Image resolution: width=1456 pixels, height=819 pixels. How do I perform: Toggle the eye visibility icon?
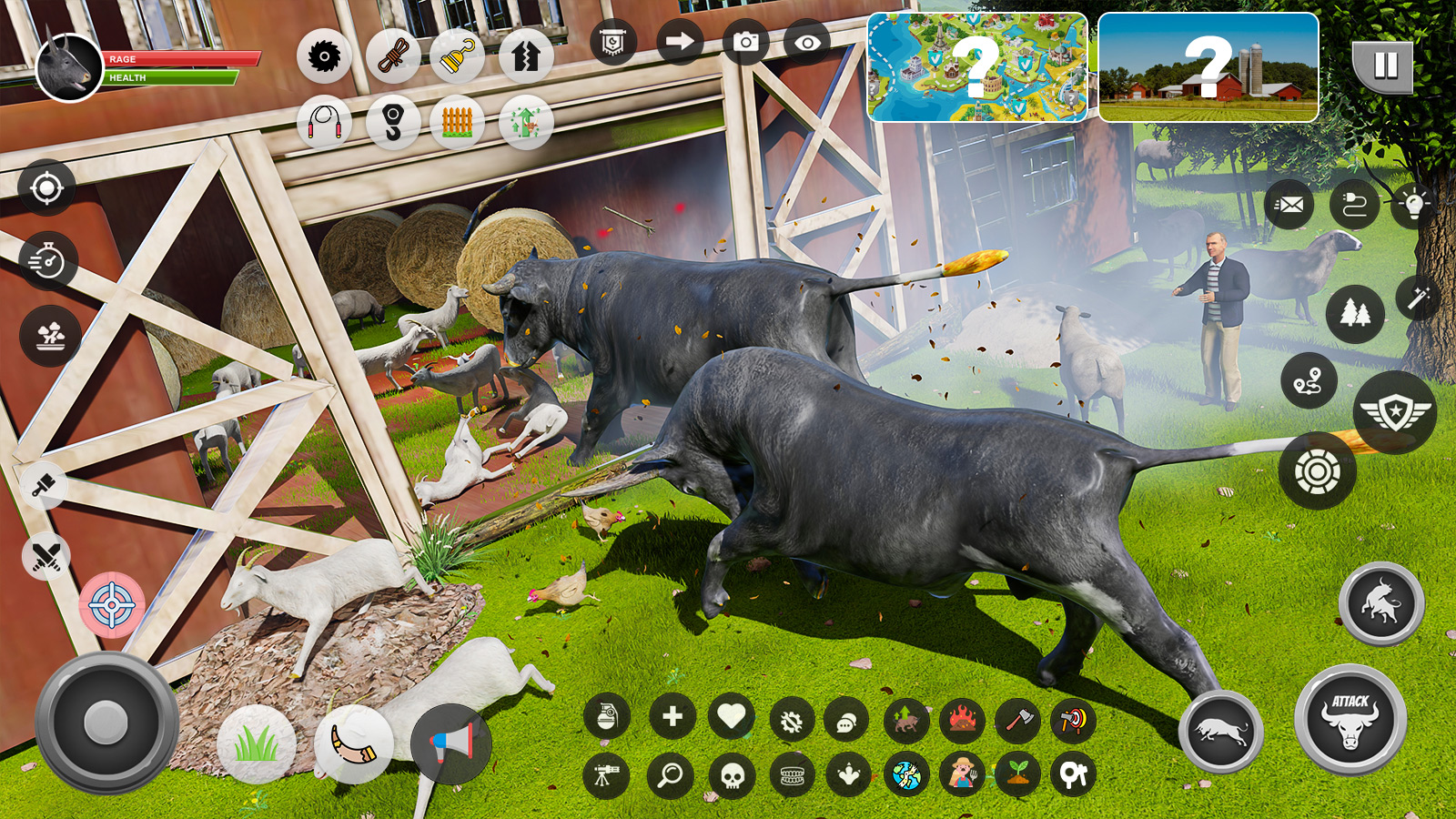point(806,42)
